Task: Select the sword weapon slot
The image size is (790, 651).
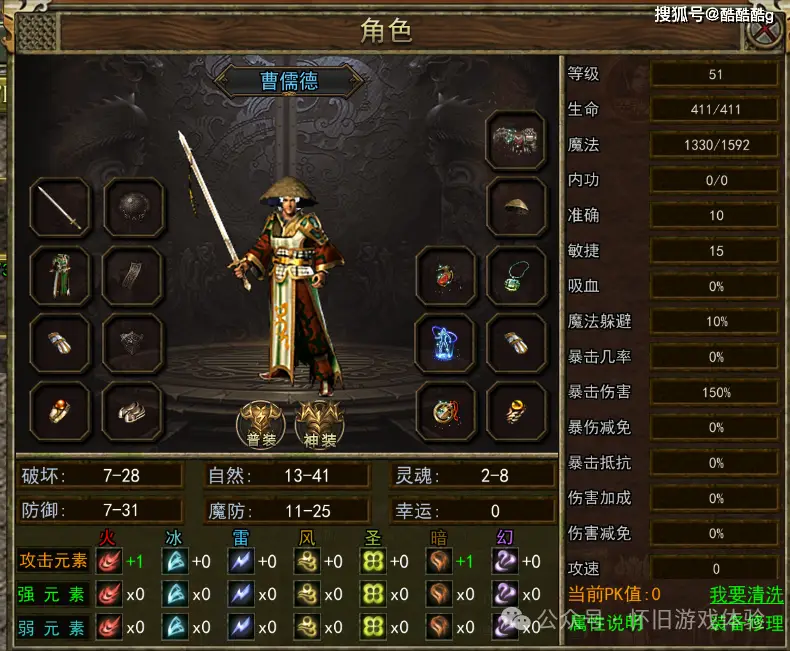Action: pyautogui.click(x=60, y=207)
